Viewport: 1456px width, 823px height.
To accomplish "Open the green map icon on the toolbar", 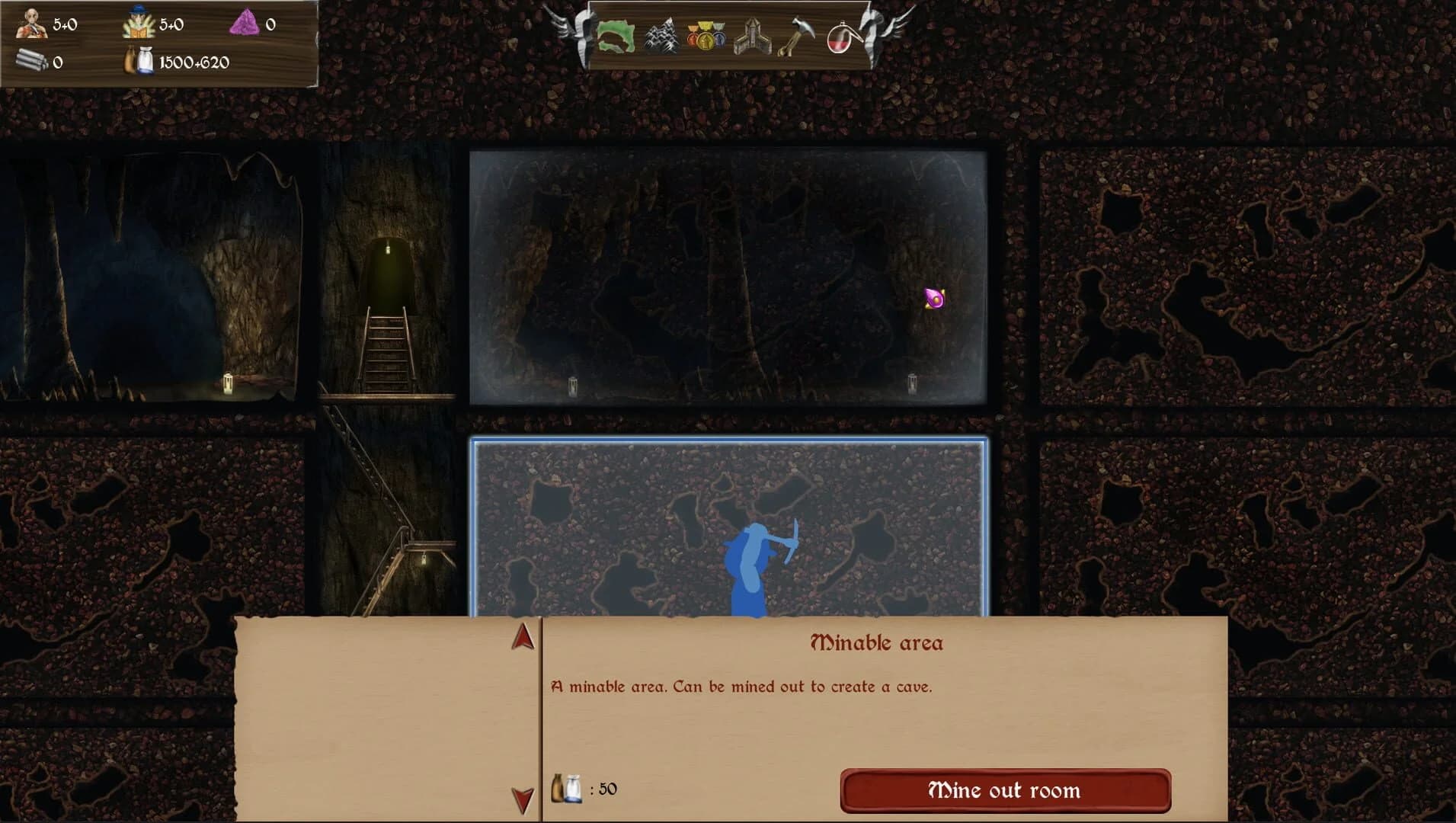I will tap(616, 37).
